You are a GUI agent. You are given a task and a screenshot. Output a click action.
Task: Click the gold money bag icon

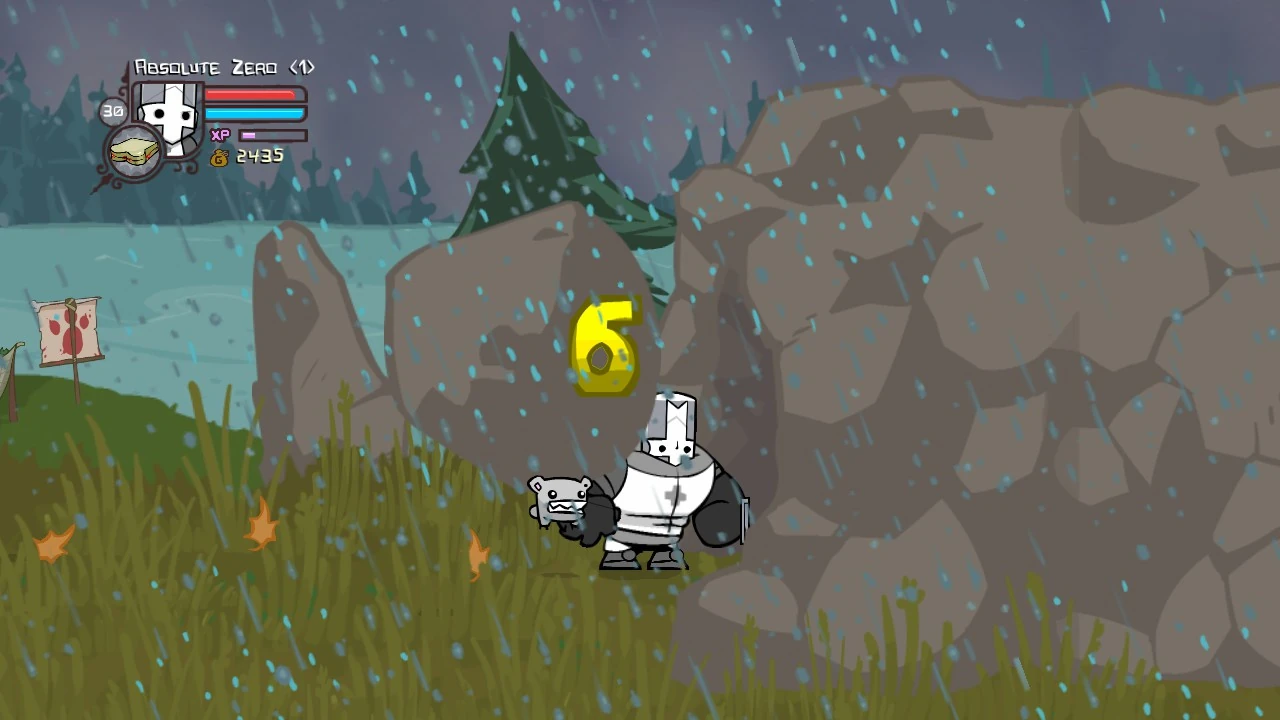tap(219, 157)
